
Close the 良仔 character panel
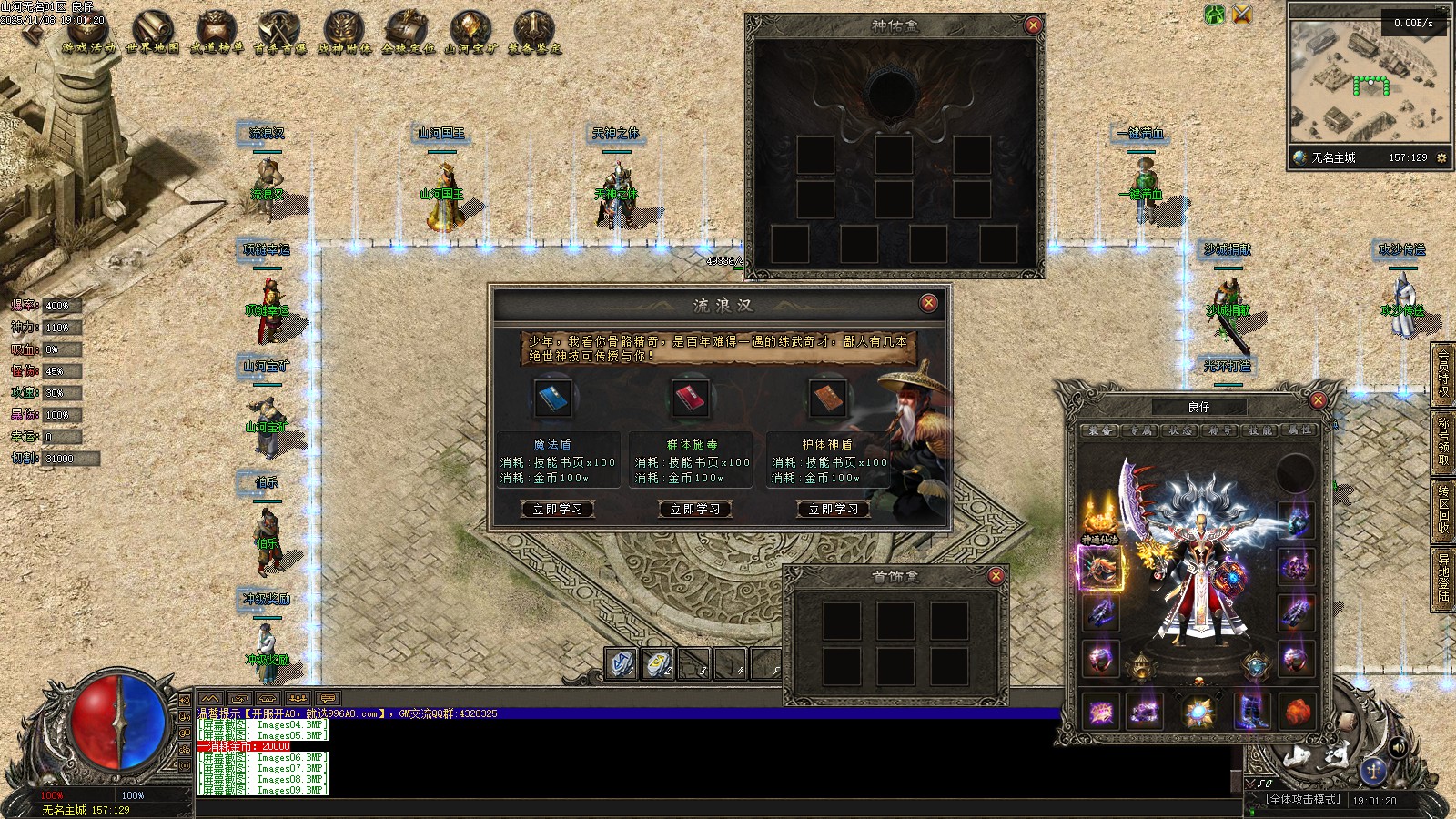1318,400
